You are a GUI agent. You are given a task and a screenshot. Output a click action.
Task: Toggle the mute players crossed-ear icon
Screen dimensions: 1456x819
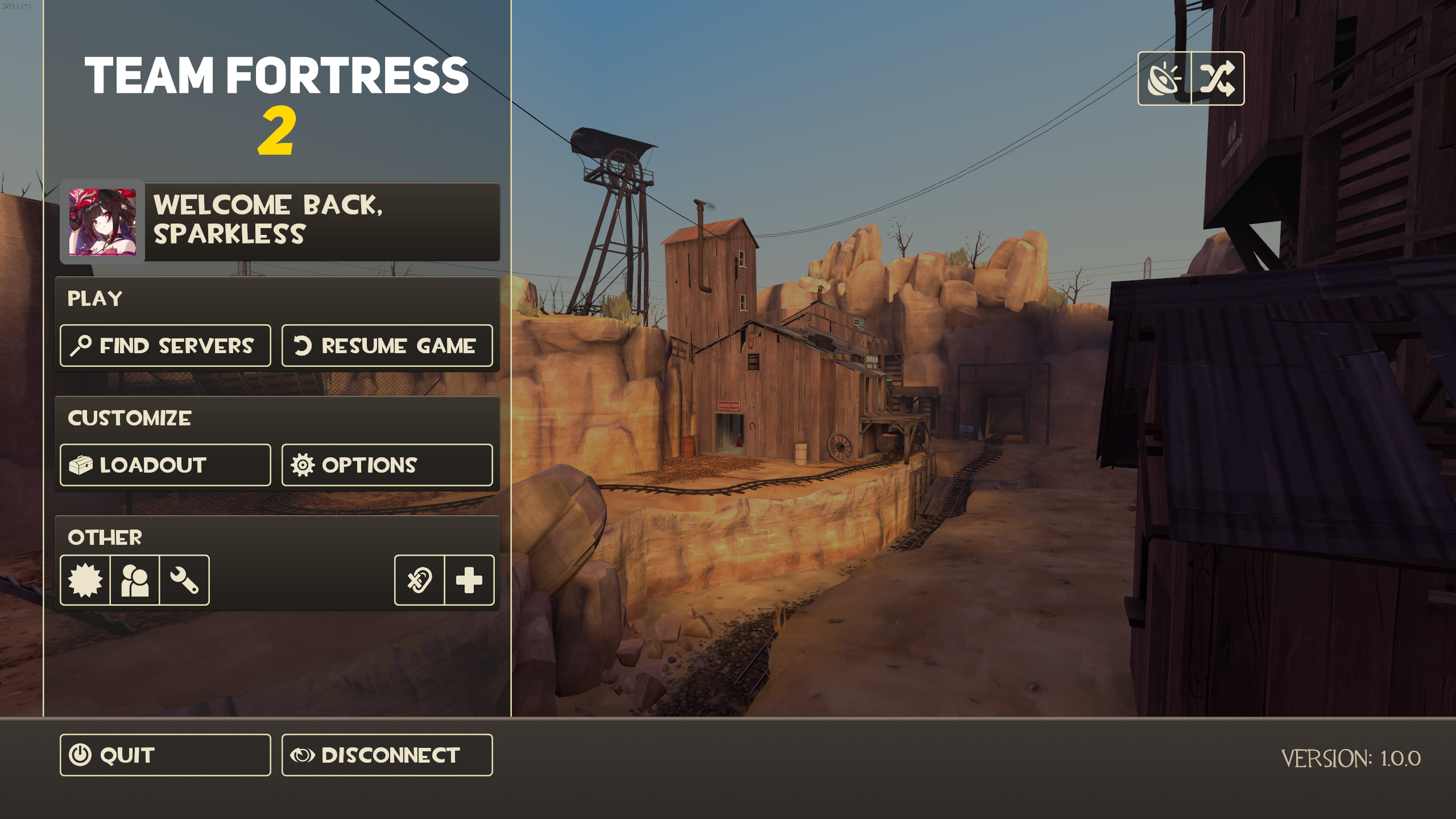tap(419, 581)
